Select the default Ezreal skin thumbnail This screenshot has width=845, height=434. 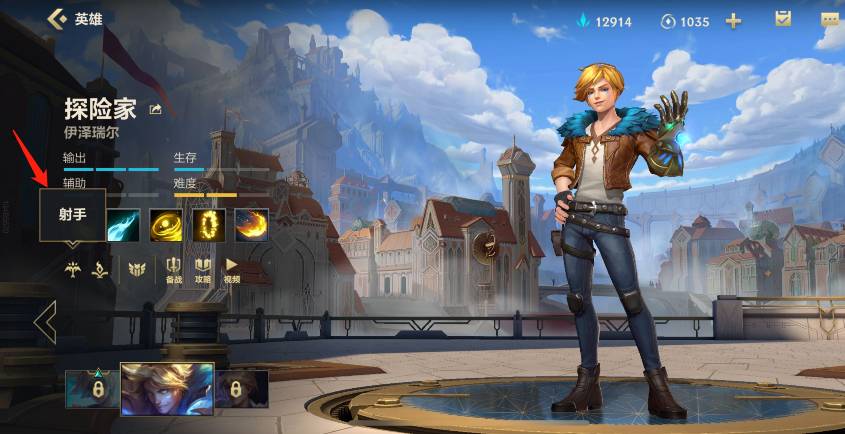point(167,389)
